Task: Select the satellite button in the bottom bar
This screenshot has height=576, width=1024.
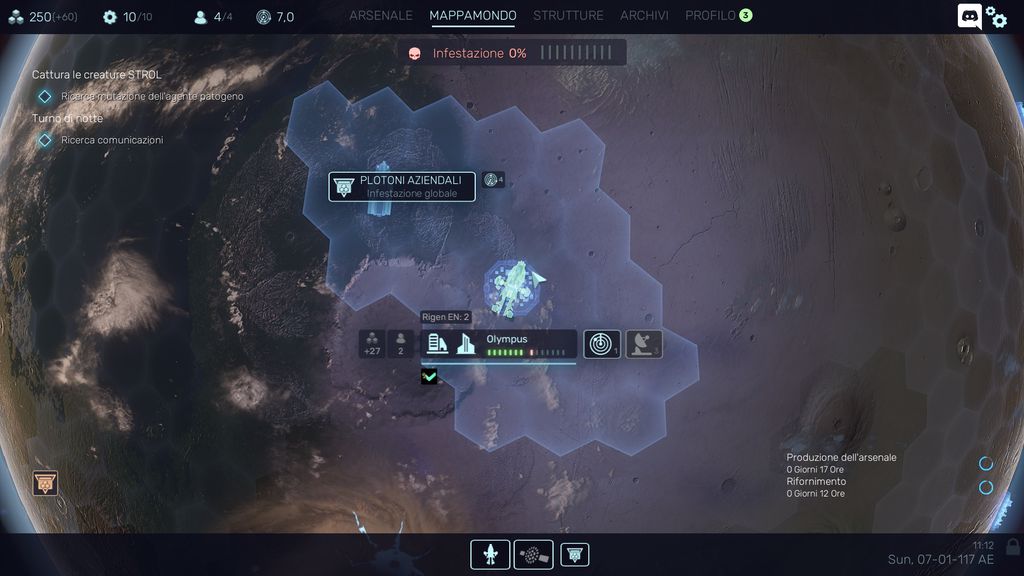Action: pos(533,554)
